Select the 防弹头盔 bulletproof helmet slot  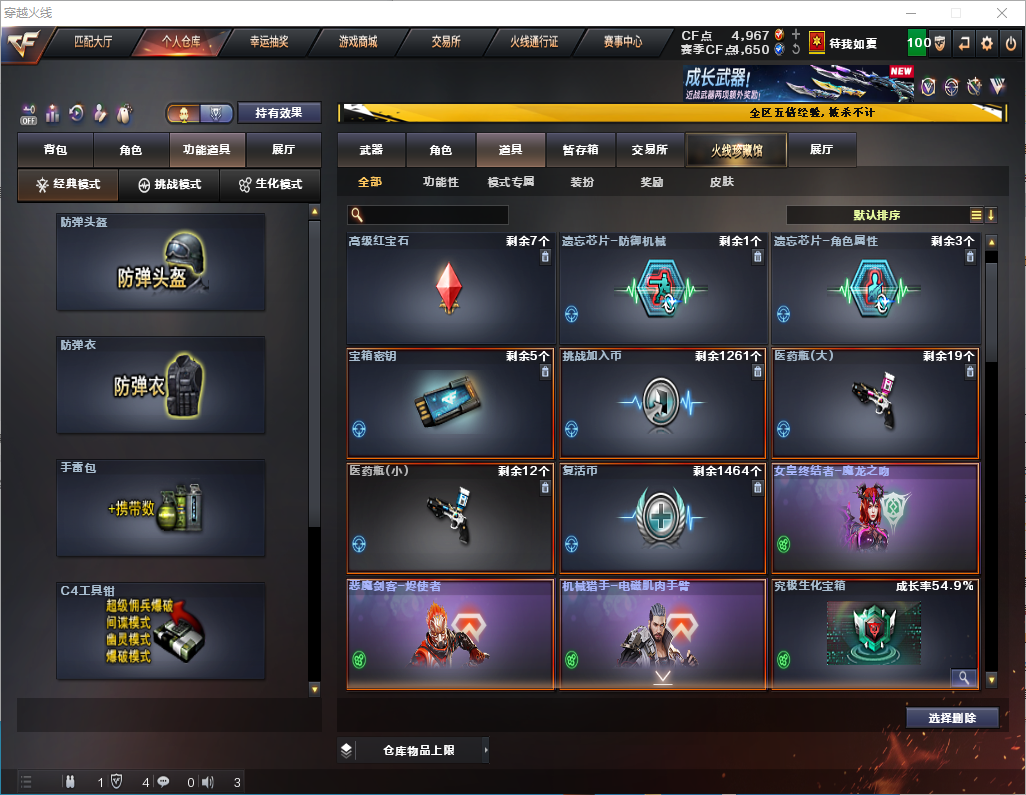click(x=161, y=262)
